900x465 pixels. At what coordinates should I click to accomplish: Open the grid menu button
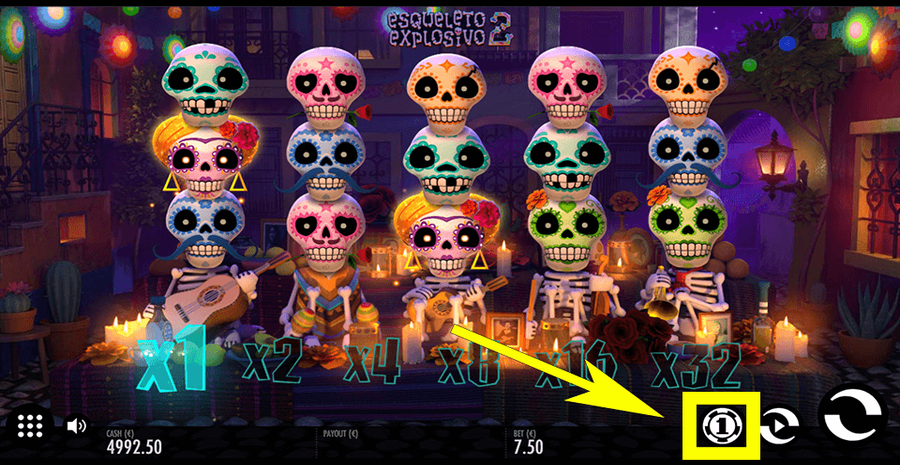30,425
